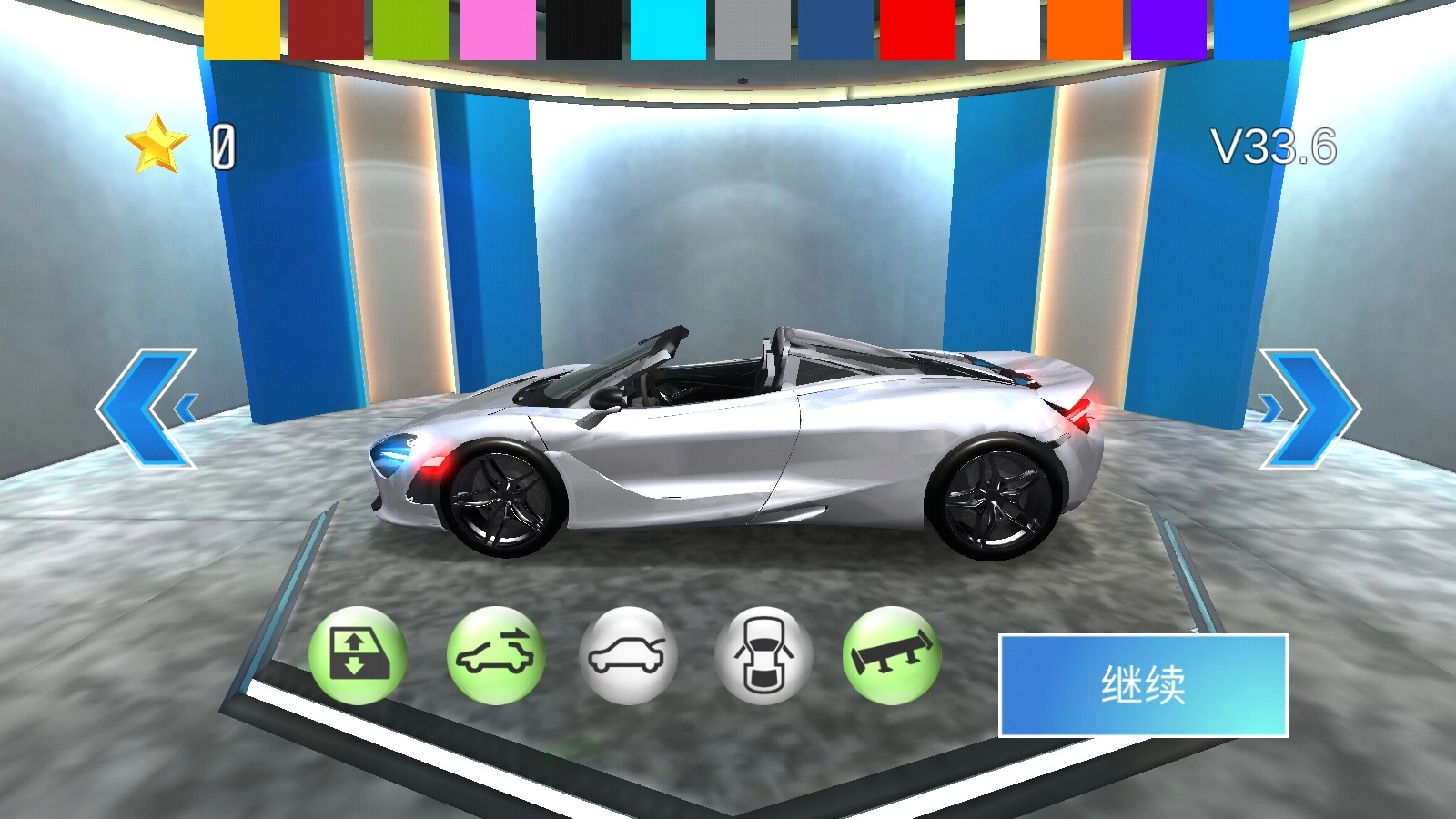Screen dimensions: 1456x819
Task: Paint the car yellow
Action: point(241,27)
